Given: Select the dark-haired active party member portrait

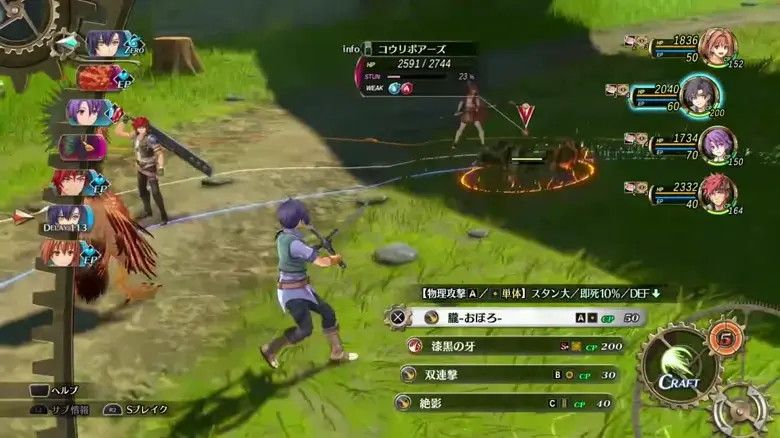Looking at the screenshot, I should pyautogui.click(x=700, y=96).
